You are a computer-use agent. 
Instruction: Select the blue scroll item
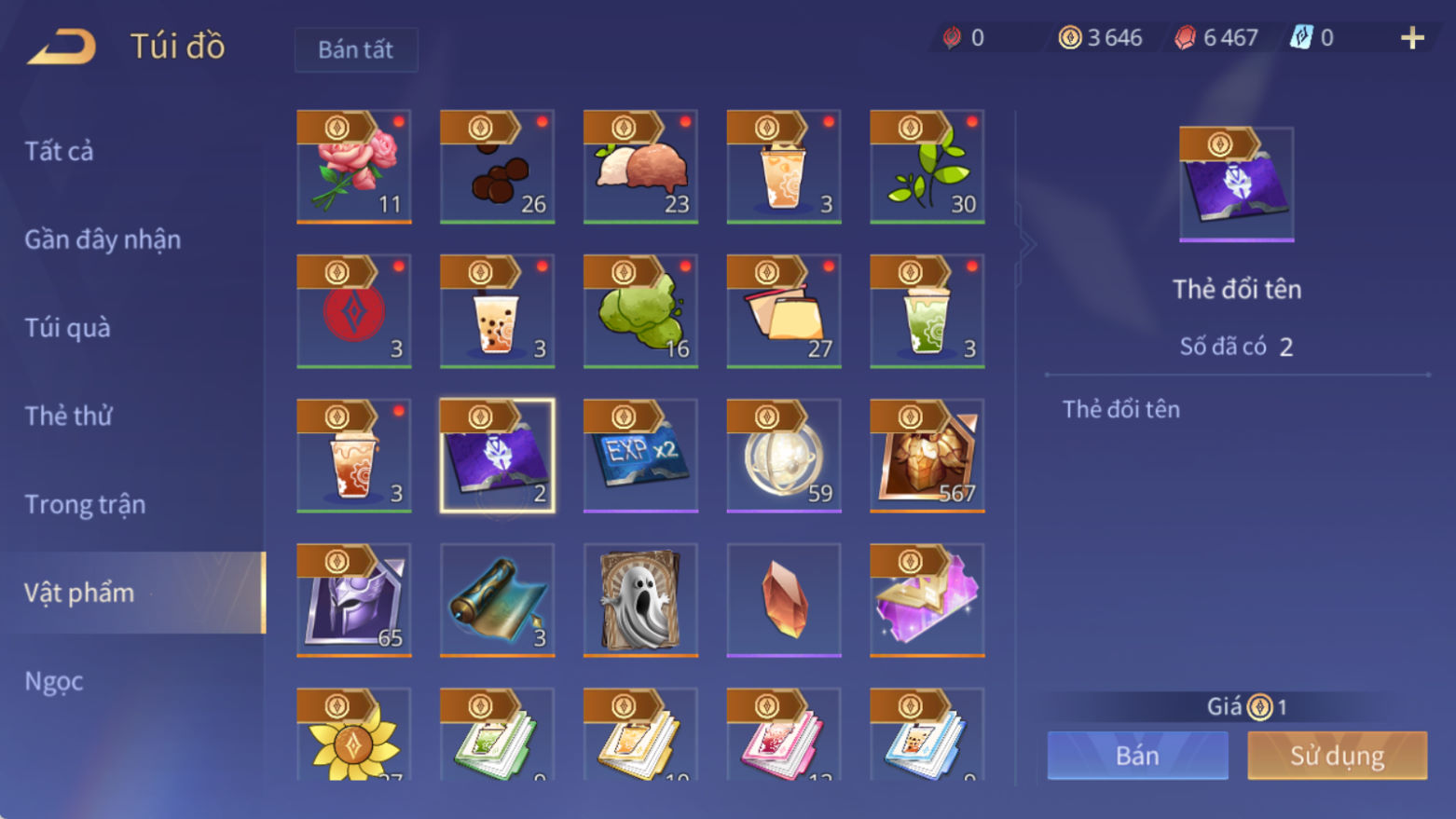(498, 600)
